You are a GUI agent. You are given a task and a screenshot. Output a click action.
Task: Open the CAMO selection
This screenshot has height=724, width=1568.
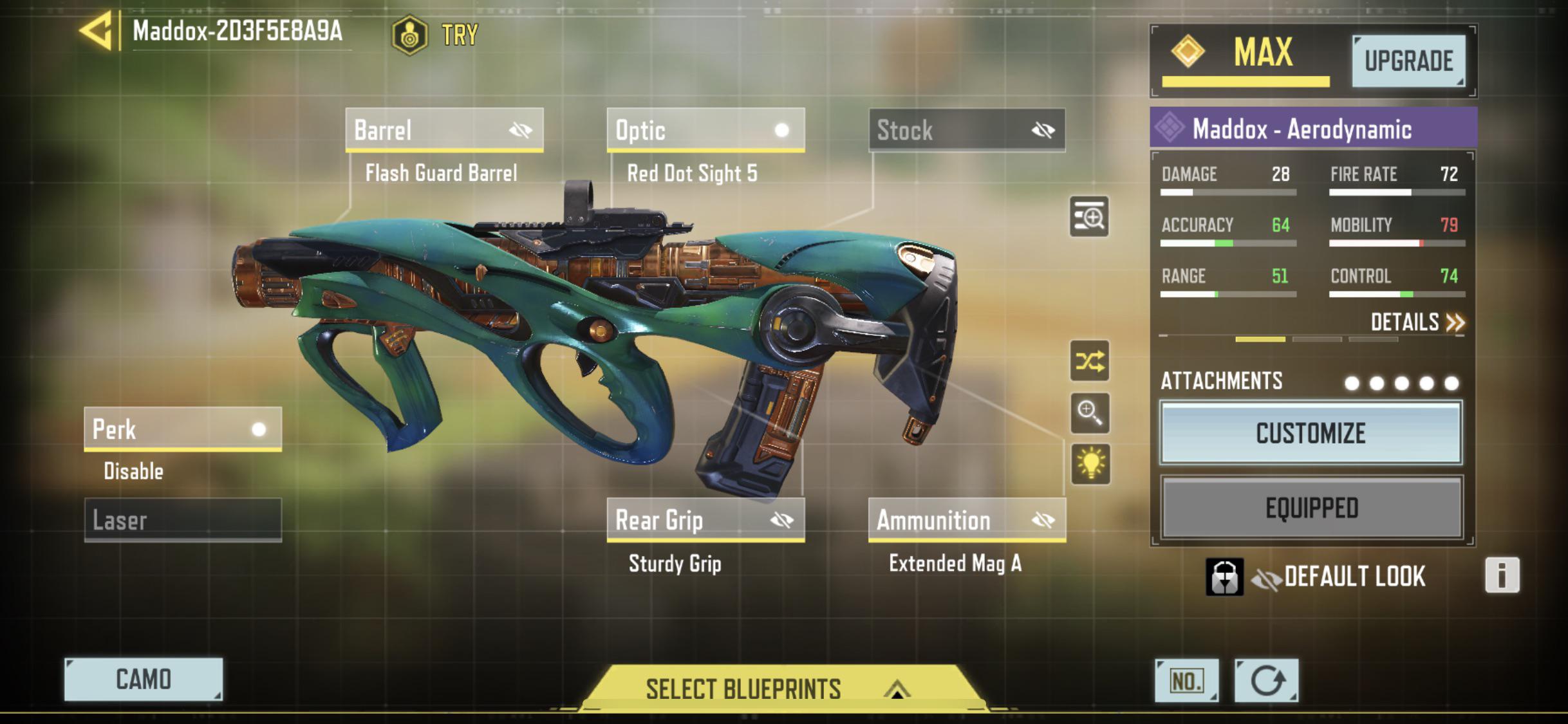[x=144, y=679]
